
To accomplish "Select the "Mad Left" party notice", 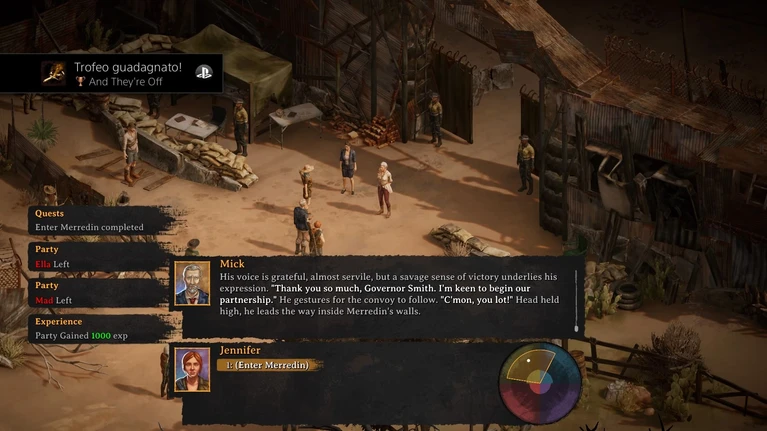I will coord(90,292).
